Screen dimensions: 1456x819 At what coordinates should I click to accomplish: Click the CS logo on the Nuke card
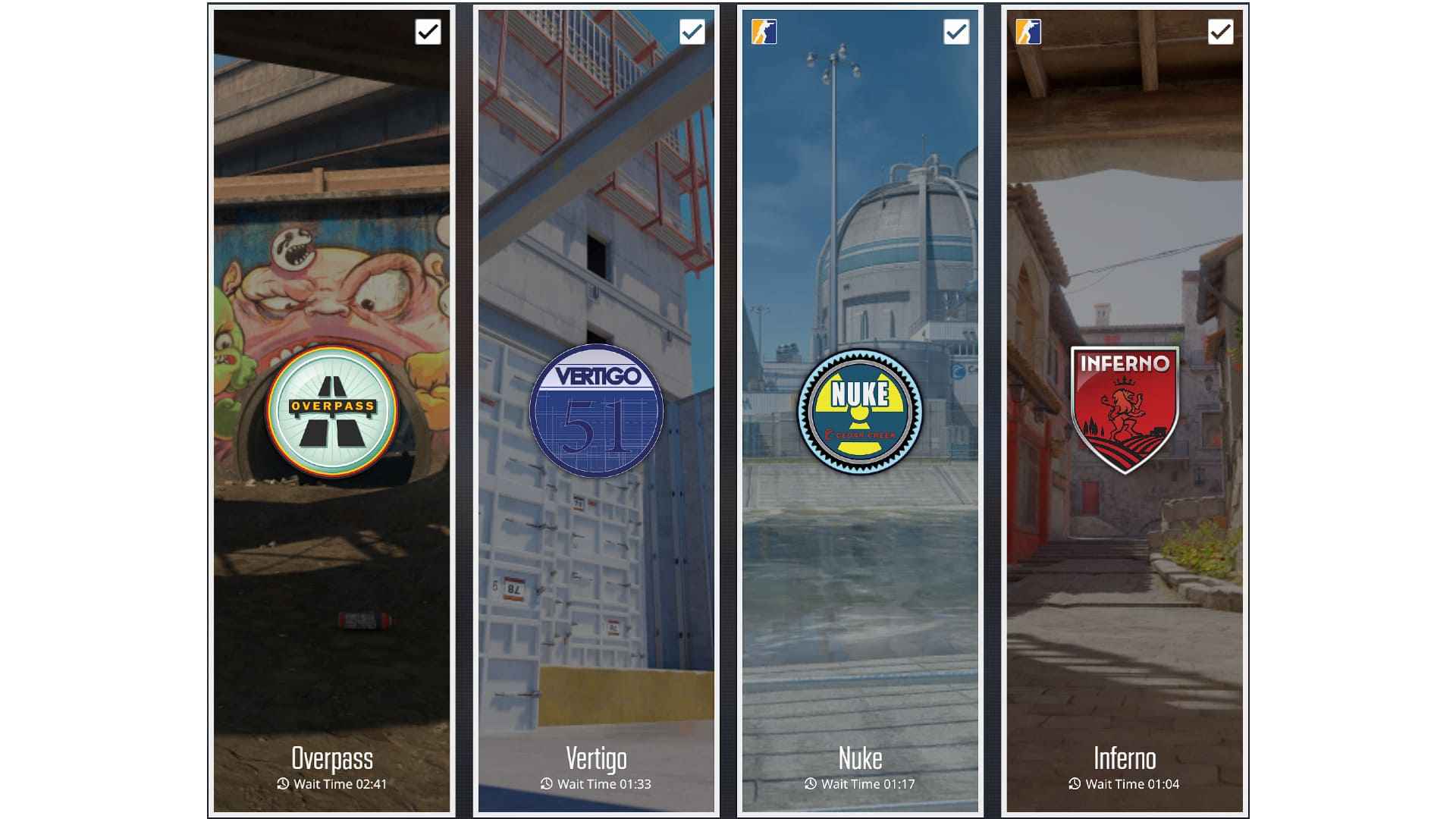764,32
